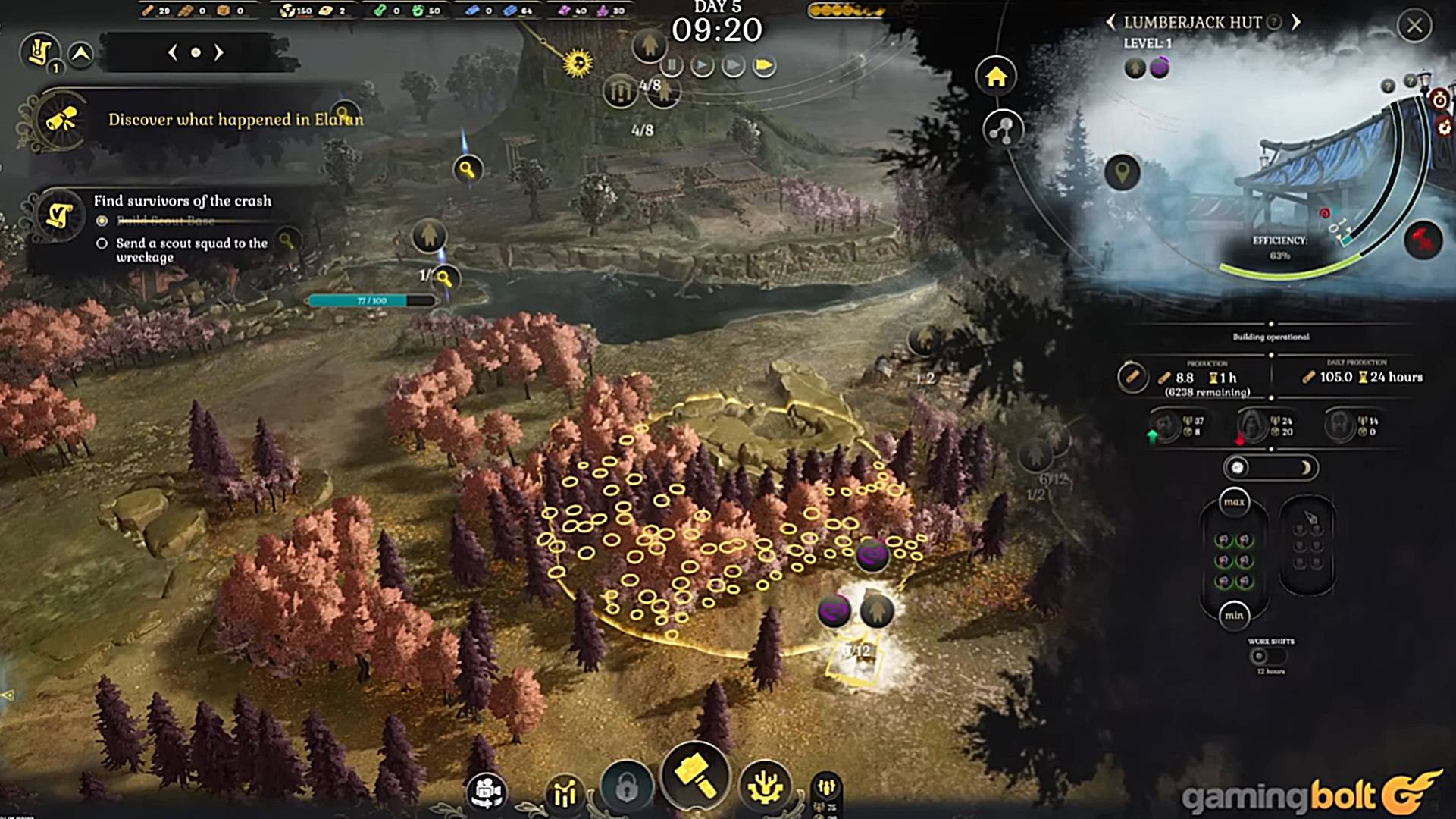Screen dimensions: 1456x819
Task: Click the red demolish hammer button
Action: point(1422,241)
